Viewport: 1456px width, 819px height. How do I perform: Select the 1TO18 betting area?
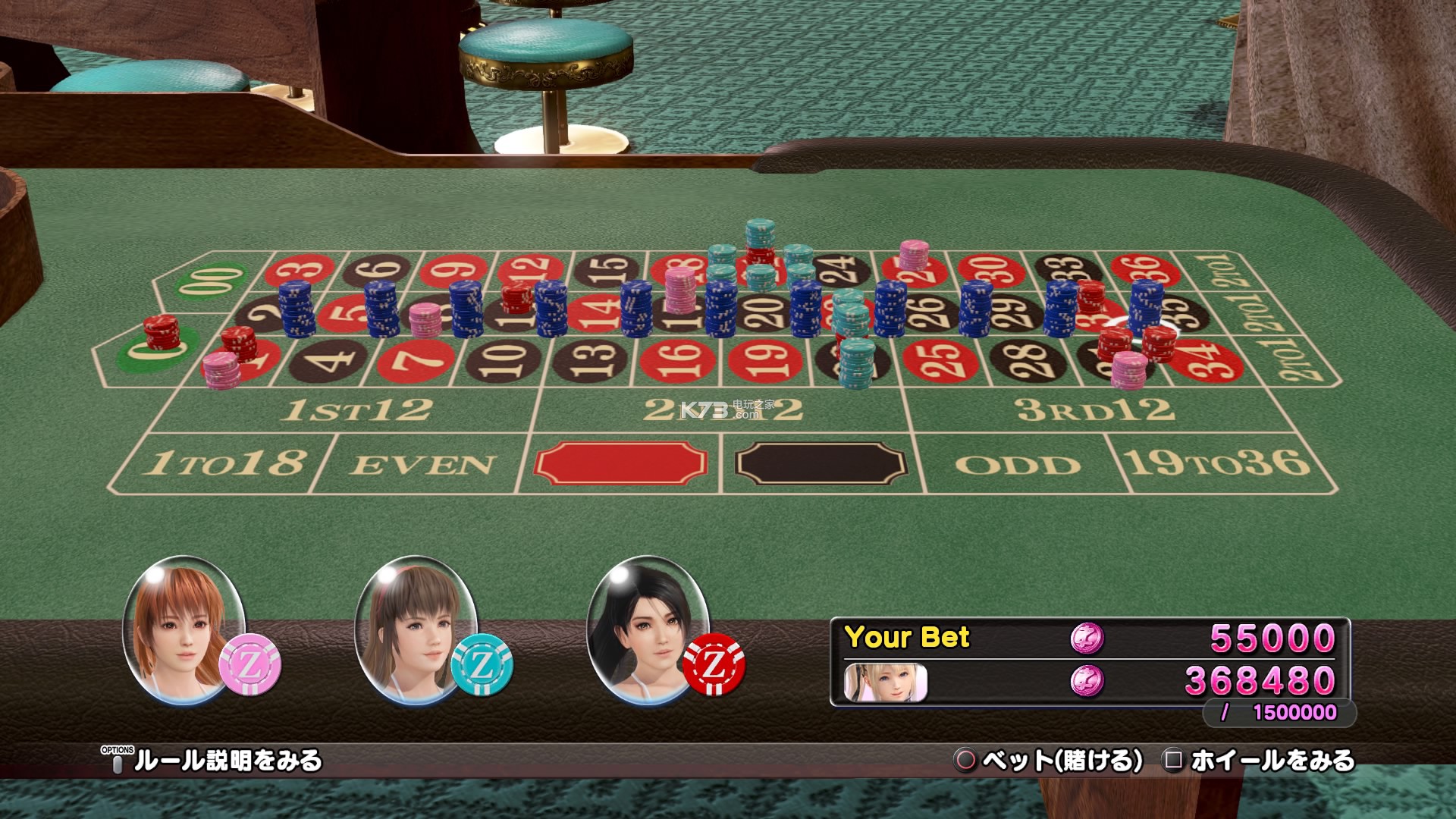coord(224,463)
